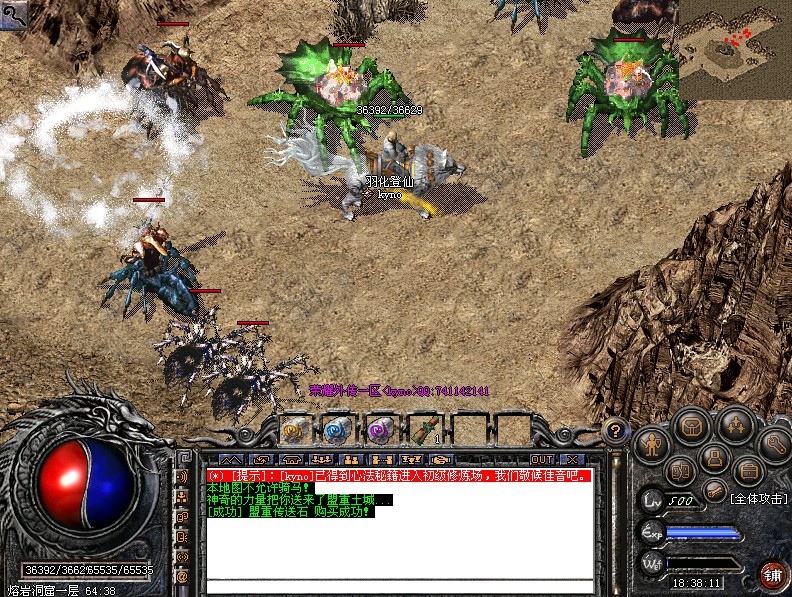Screen dimensions: 792x597
Task: Select the green bundle item in belt
Action: [423, 429]
